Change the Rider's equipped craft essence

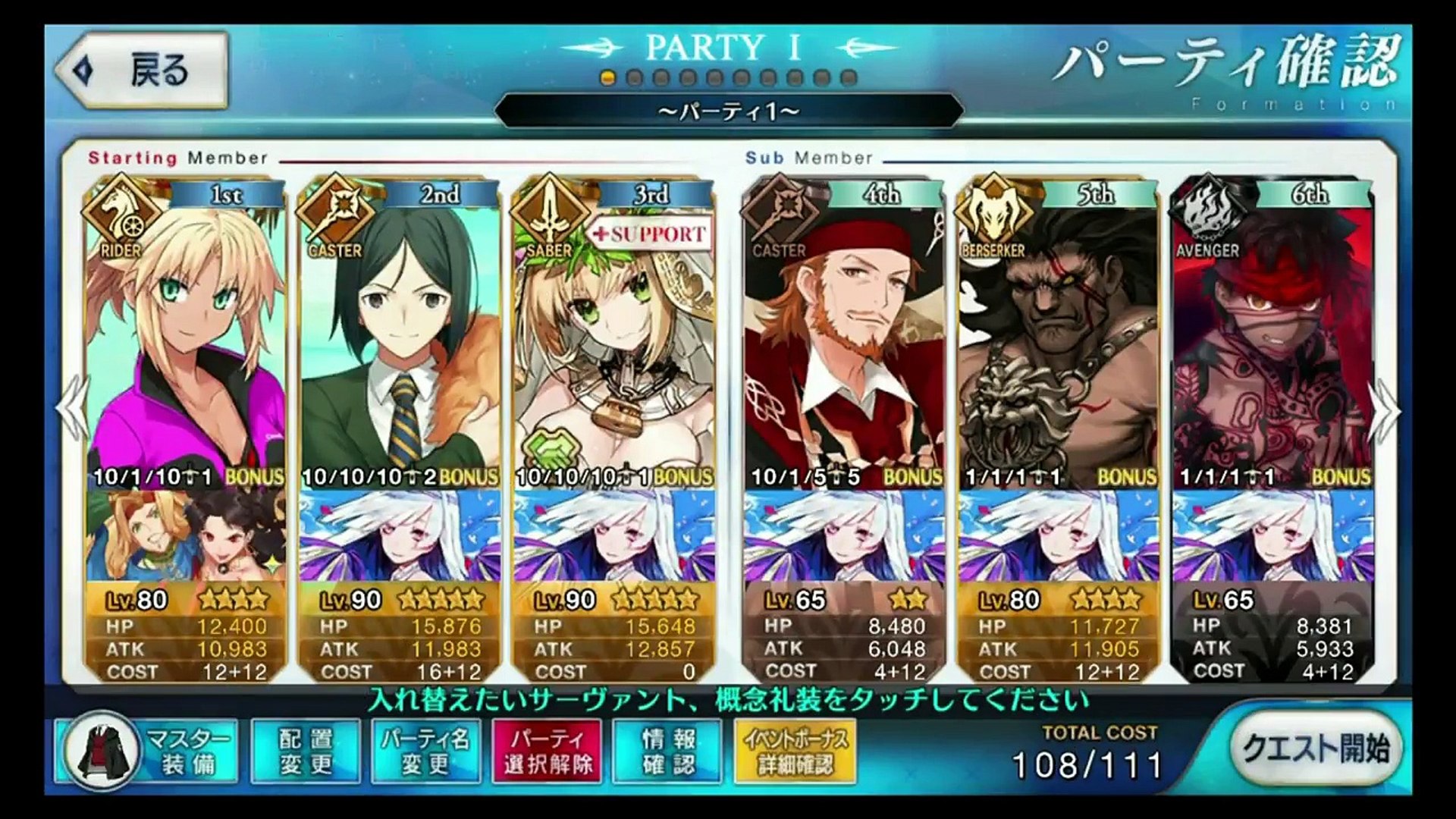pos(186,535)
